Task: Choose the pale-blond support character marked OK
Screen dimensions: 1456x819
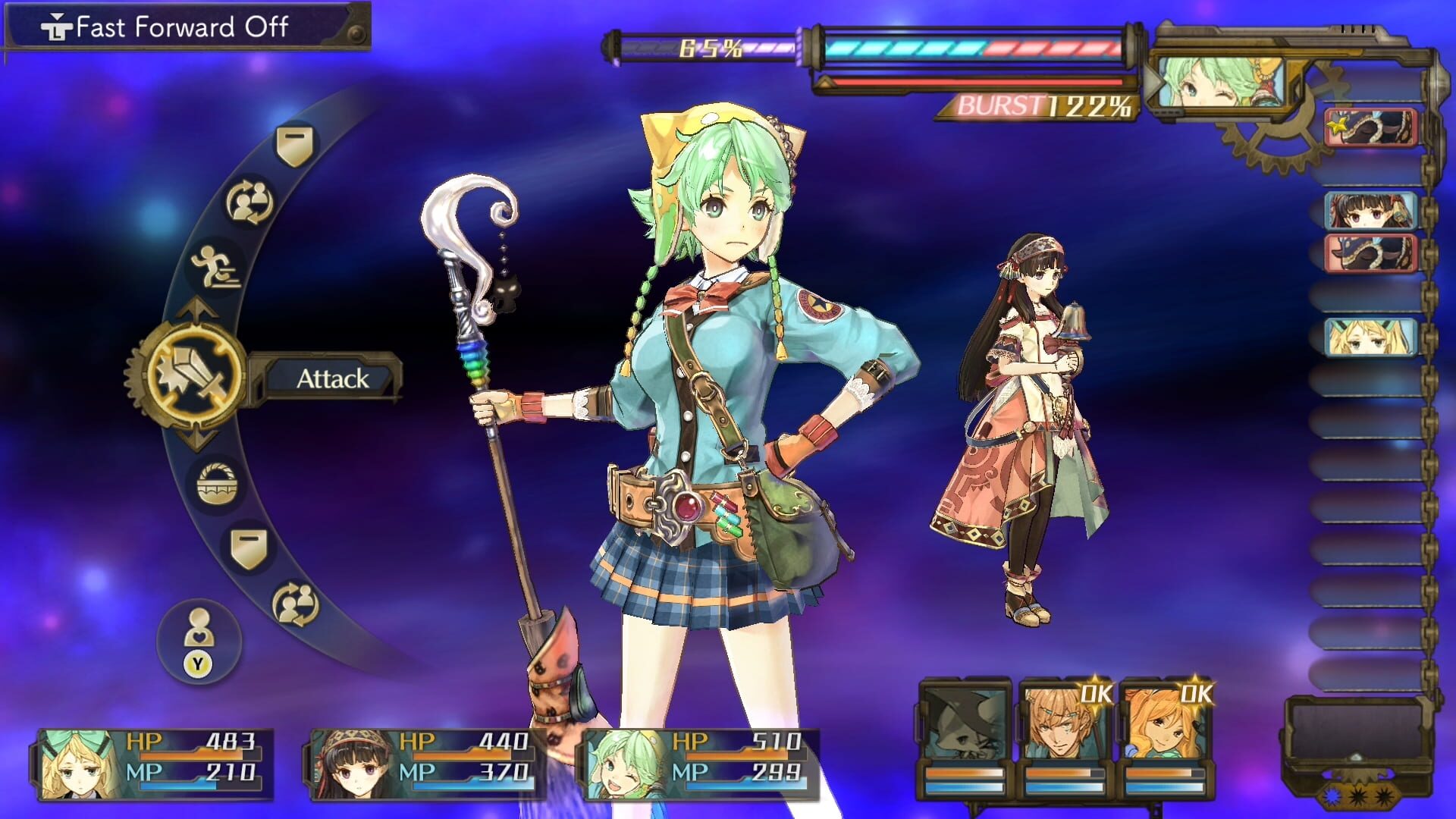Action: tap(1063, 736)
